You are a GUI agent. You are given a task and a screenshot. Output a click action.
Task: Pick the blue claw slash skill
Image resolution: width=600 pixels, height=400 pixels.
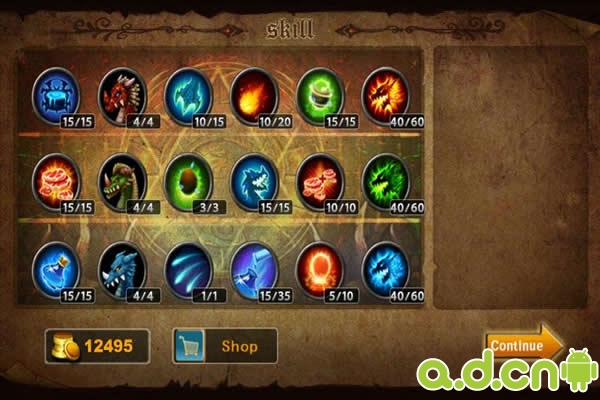188,266
